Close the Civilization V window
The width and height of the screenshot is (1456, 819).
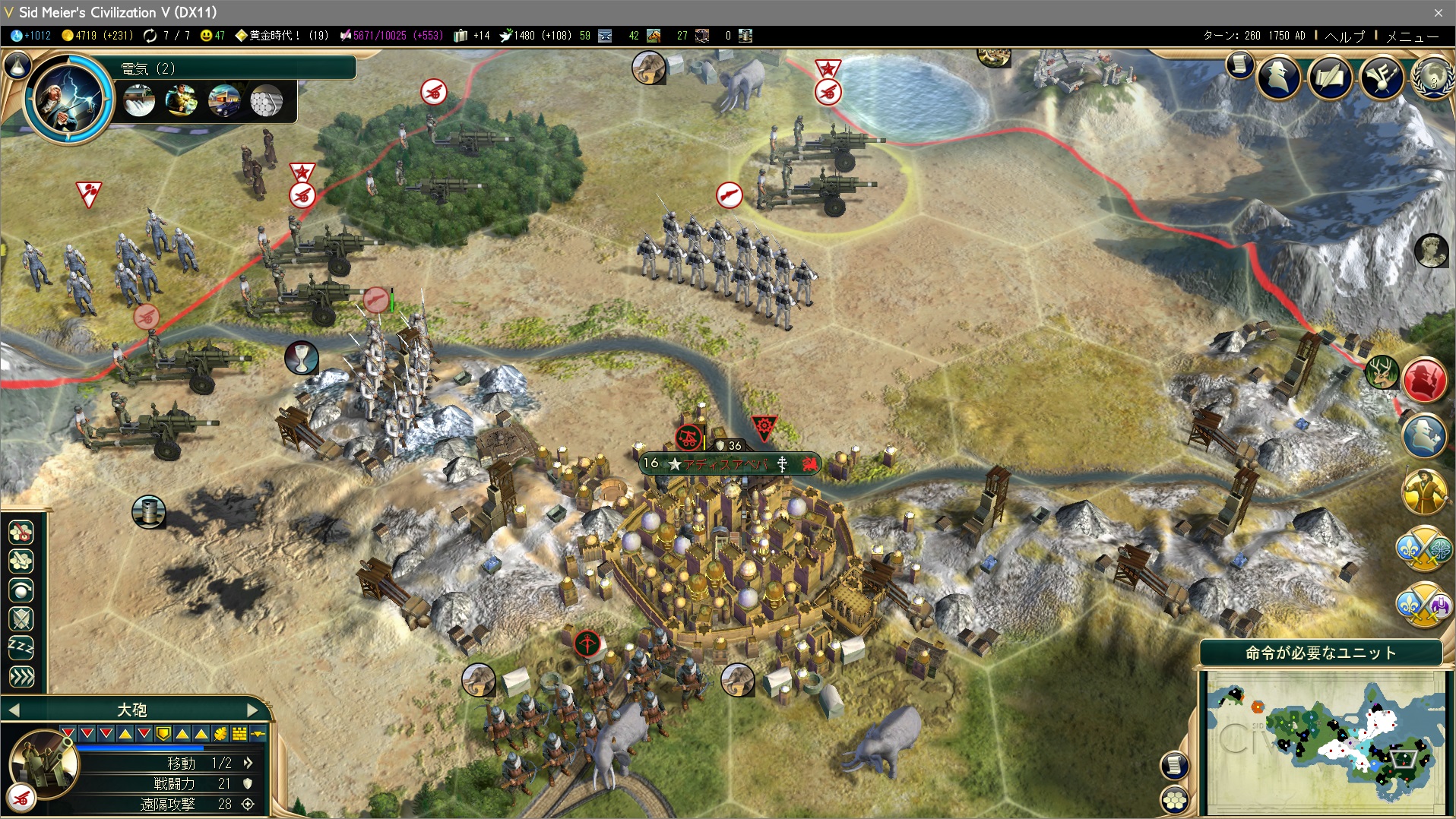pyautogui.click(x=1438, y=12)
